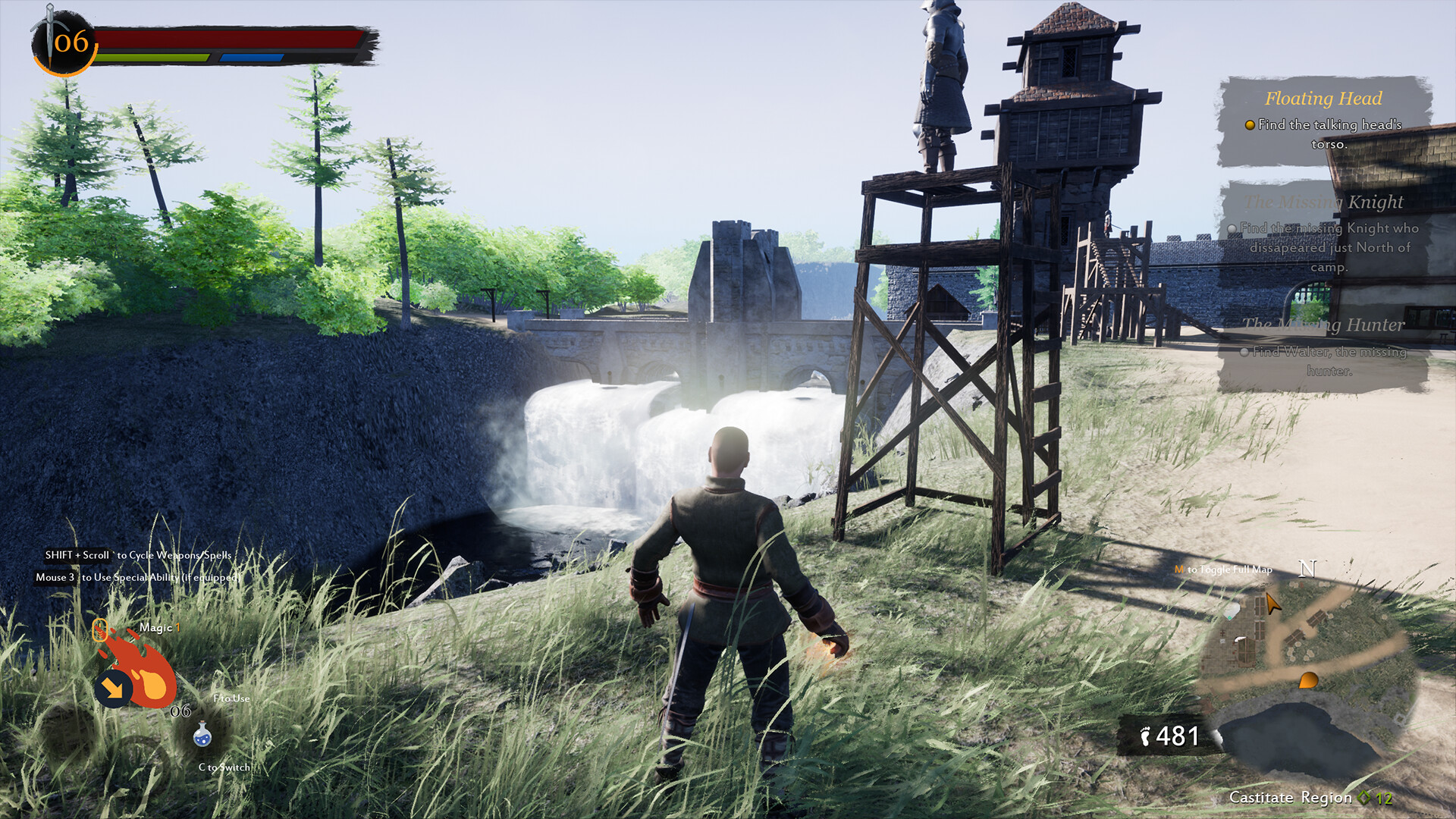This screenshot has height=819, width=1456.
Task: Click the orange mouse scroll-wheel icon
Action: (x=100, y=629)
